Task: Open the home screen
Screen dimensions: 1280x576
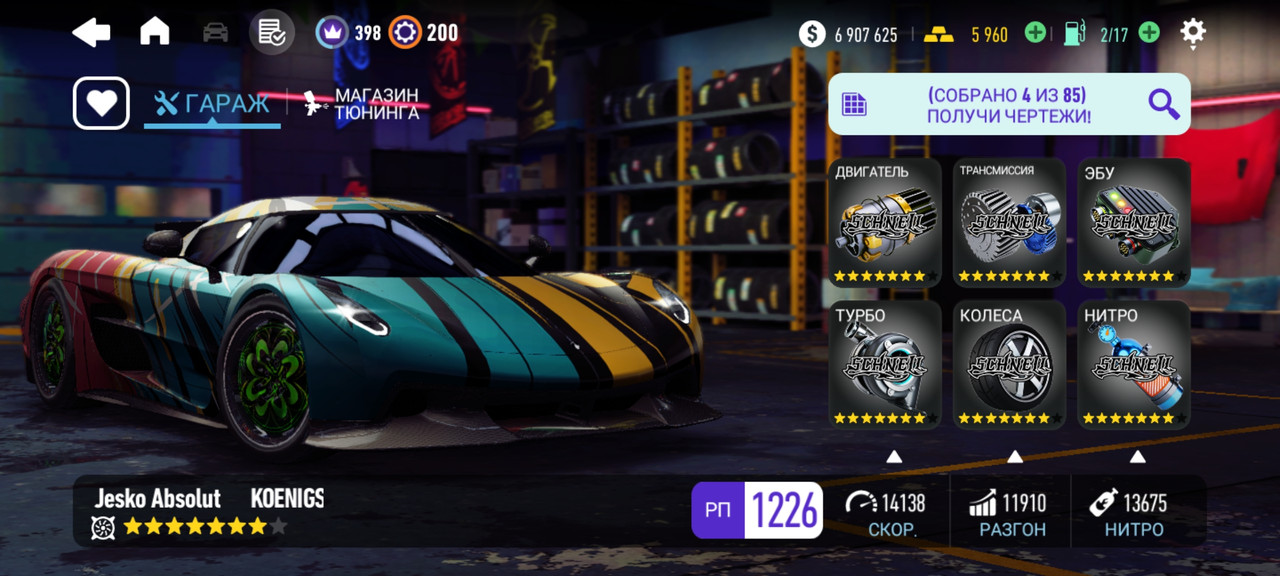Action: 154,32
